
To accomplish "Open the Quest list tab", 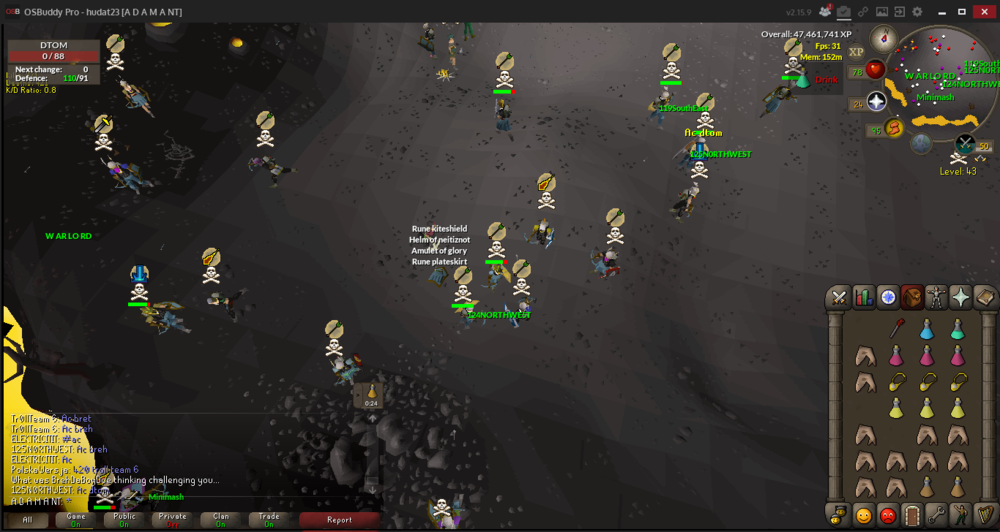I will (x=888, y=297).
